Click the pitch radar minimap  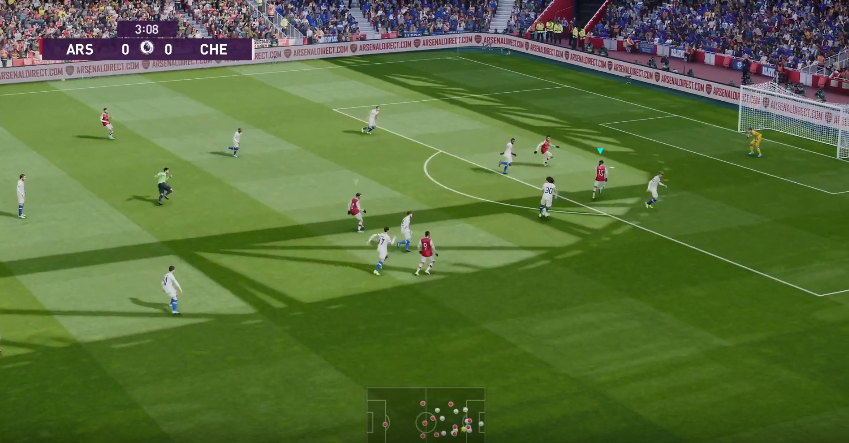[x=425, y=416]
